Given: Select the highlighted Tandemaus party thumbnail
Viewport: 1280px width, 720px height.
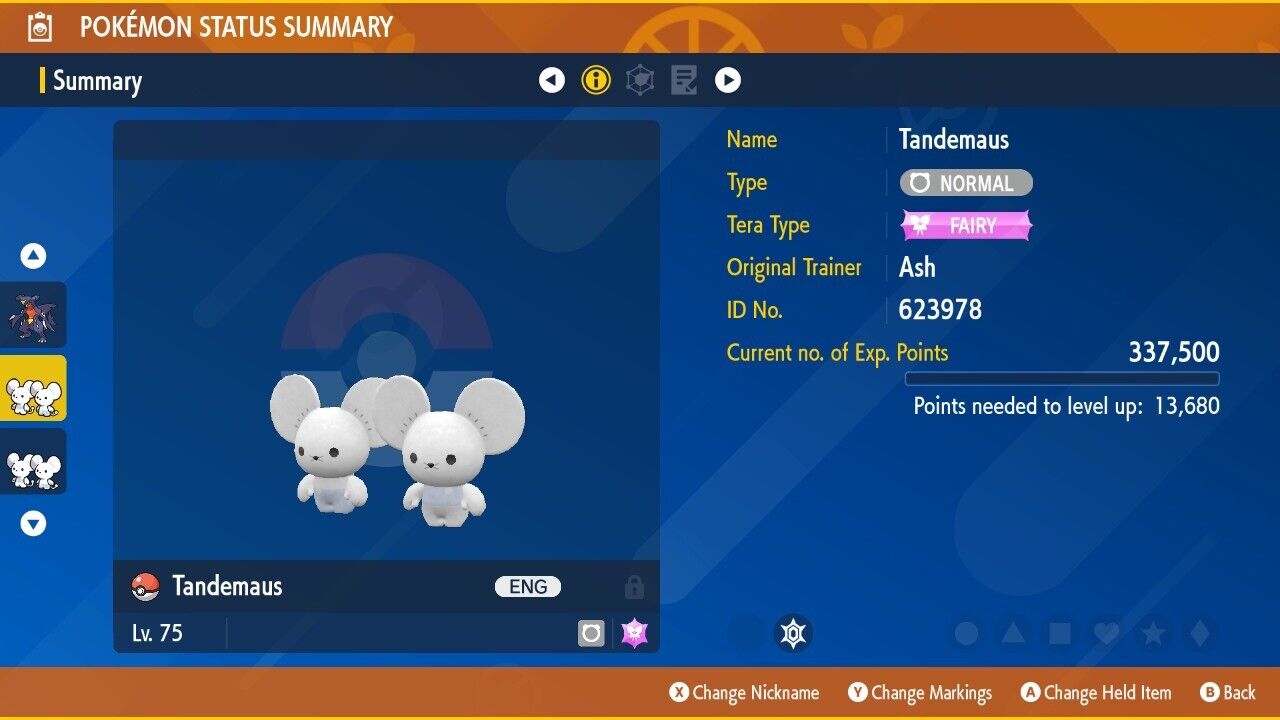Looking at the screenshot, I should point(34,389).
